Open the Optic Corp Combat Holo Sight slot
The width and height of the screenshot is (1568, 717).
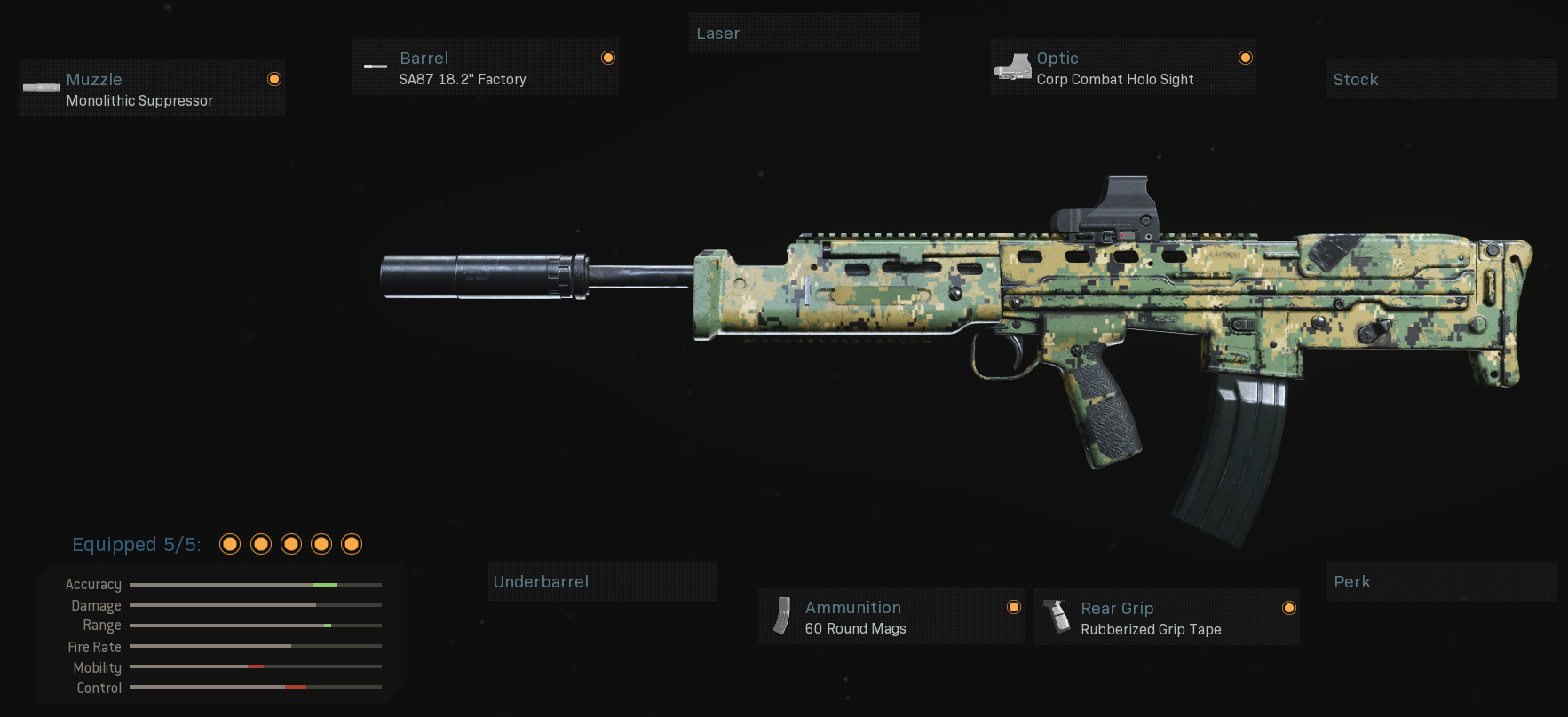1122,67
